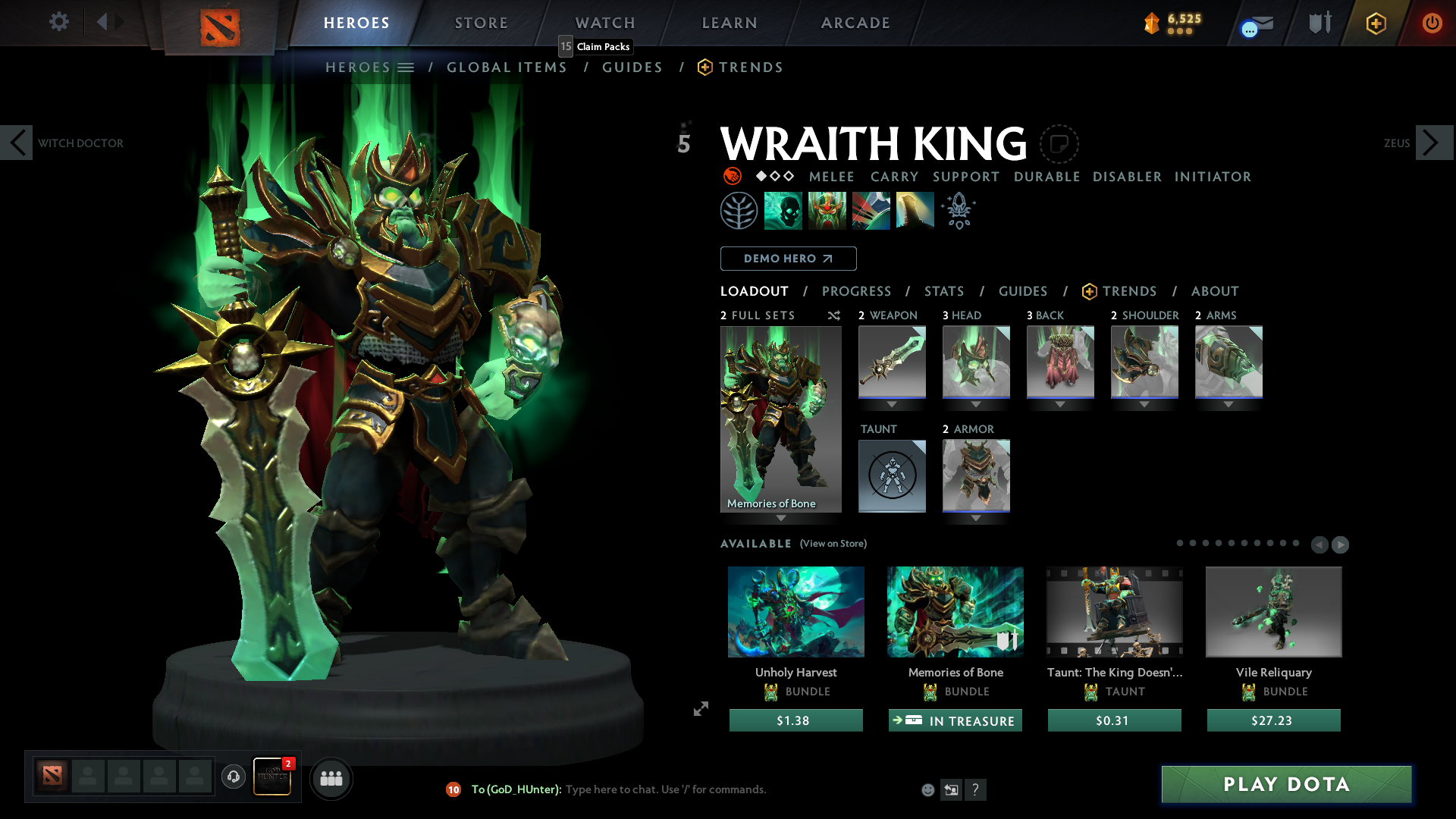Switch to the Progress tab

857,291
